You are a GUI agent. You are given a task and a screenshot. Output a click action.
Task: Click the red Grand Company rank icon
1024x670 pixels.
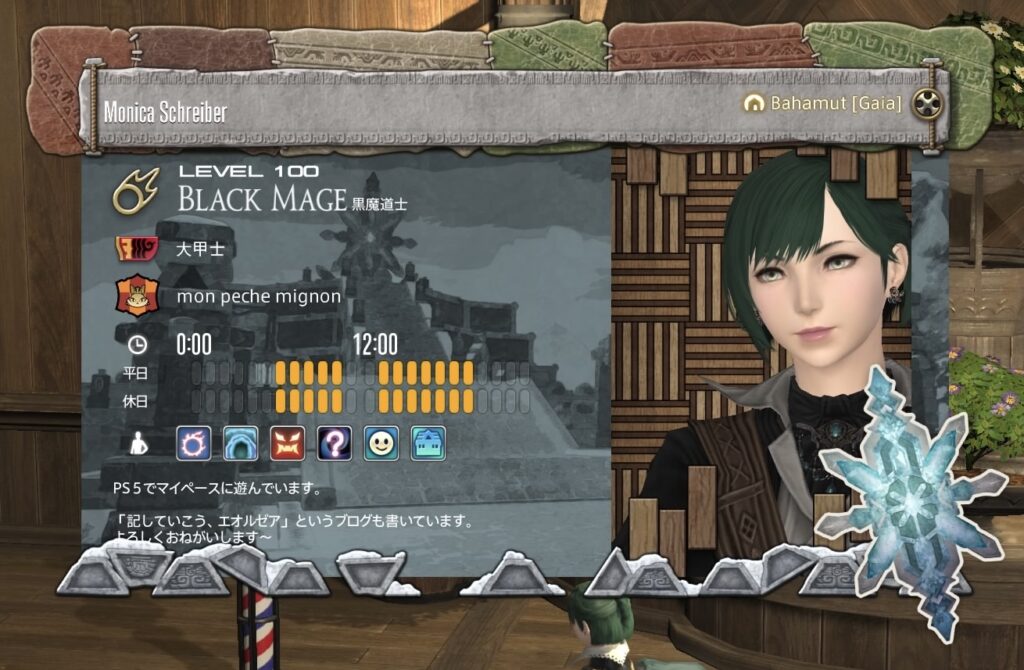(x=136, y=248)
